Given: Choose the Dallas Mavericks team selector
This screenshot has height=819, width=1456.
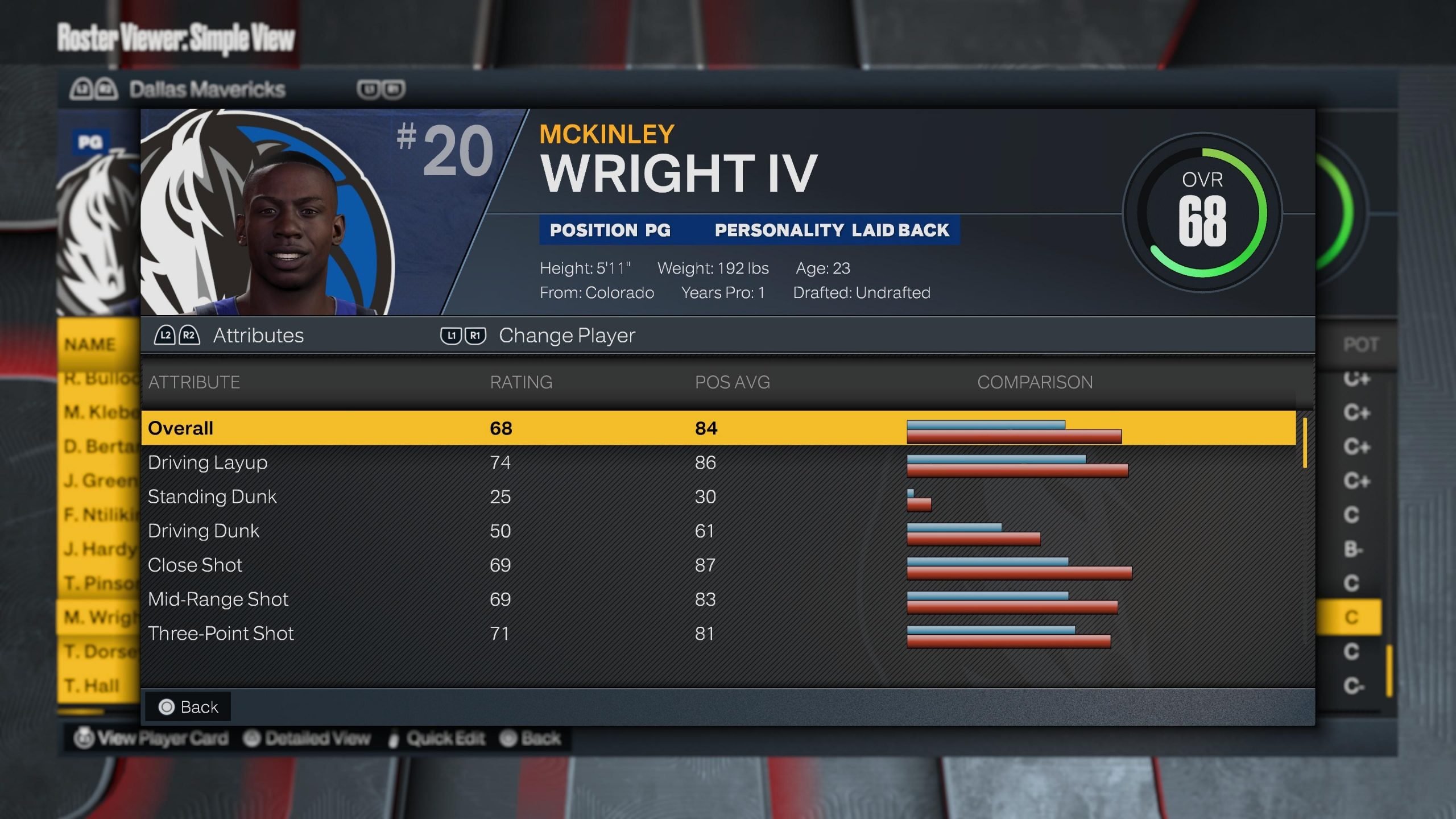Looking at the screenshot, I should [207, 89].
